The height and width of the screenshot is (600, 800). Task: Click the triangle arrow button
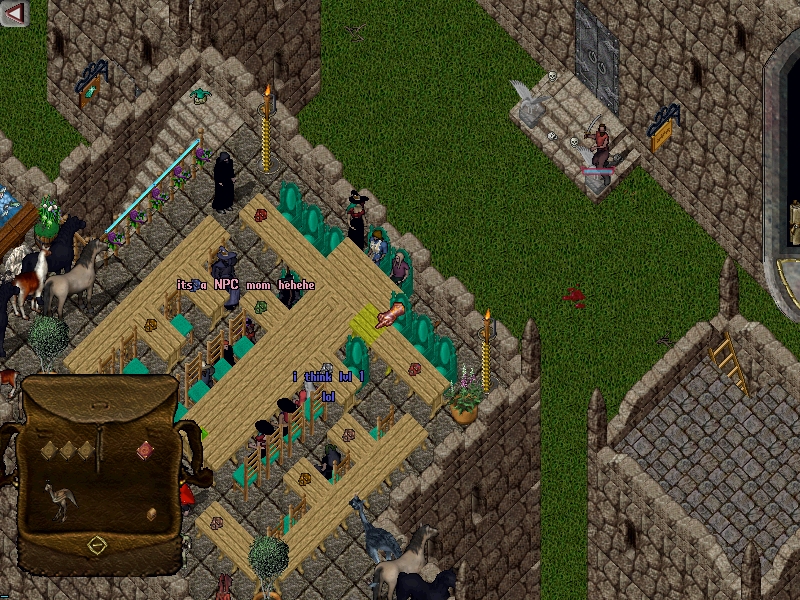(15, 12)
